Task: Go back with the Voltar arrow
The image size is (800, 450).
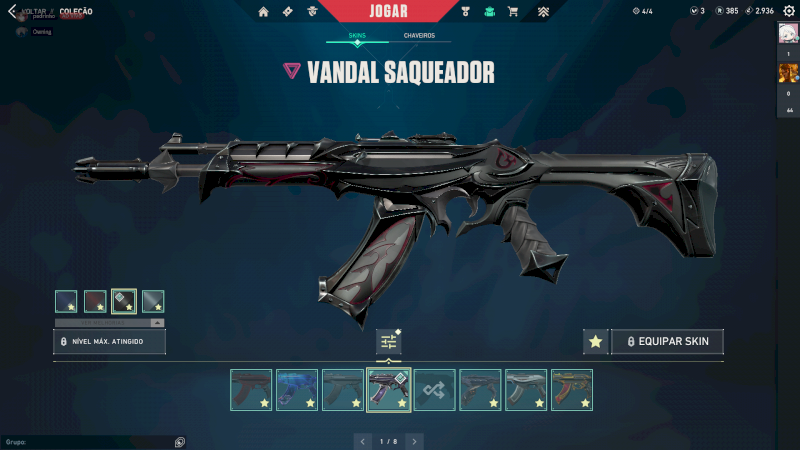Action: [x=12, y=11]
